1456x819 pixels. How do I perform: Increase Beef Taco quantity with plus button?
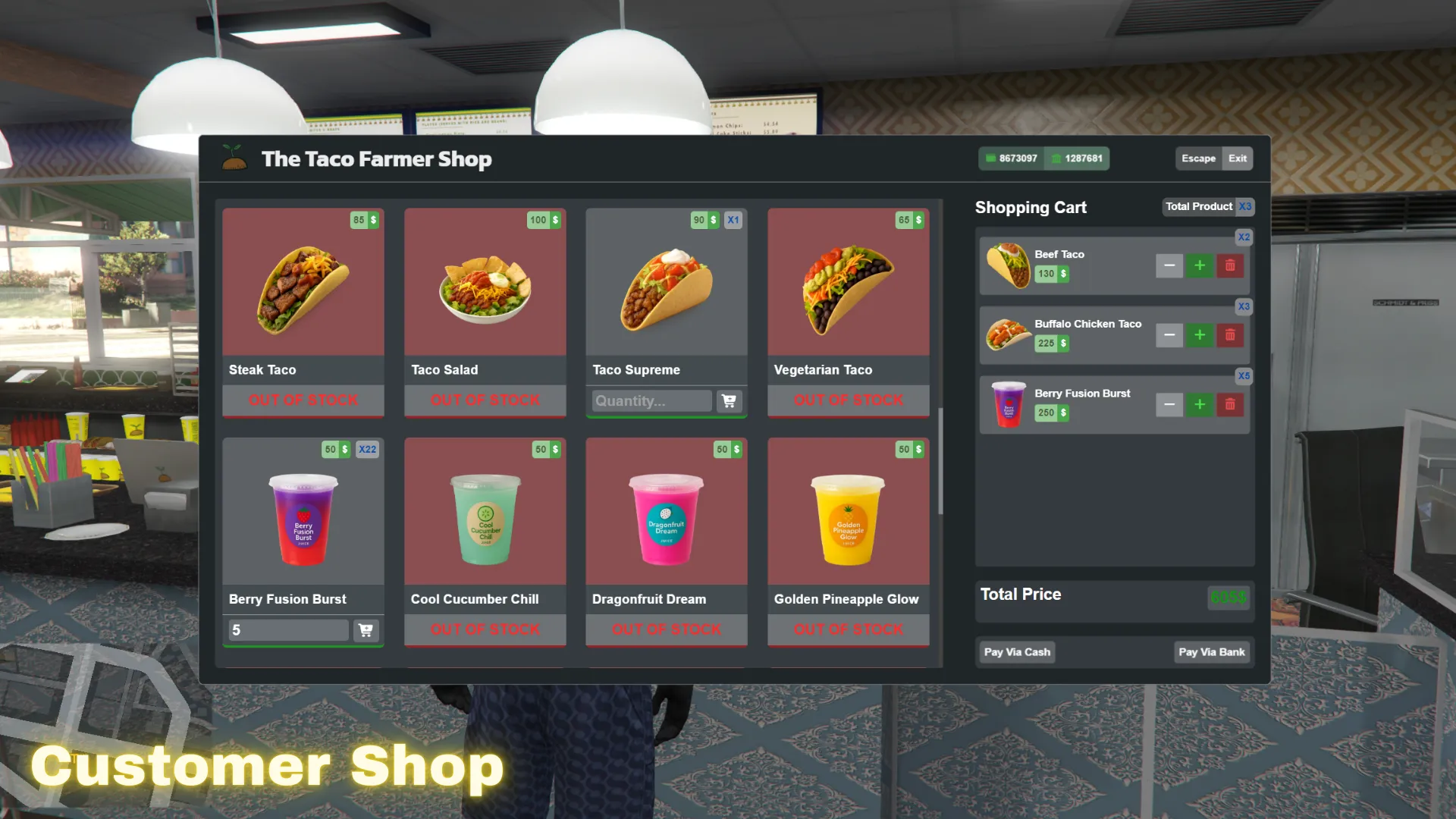1200,265
